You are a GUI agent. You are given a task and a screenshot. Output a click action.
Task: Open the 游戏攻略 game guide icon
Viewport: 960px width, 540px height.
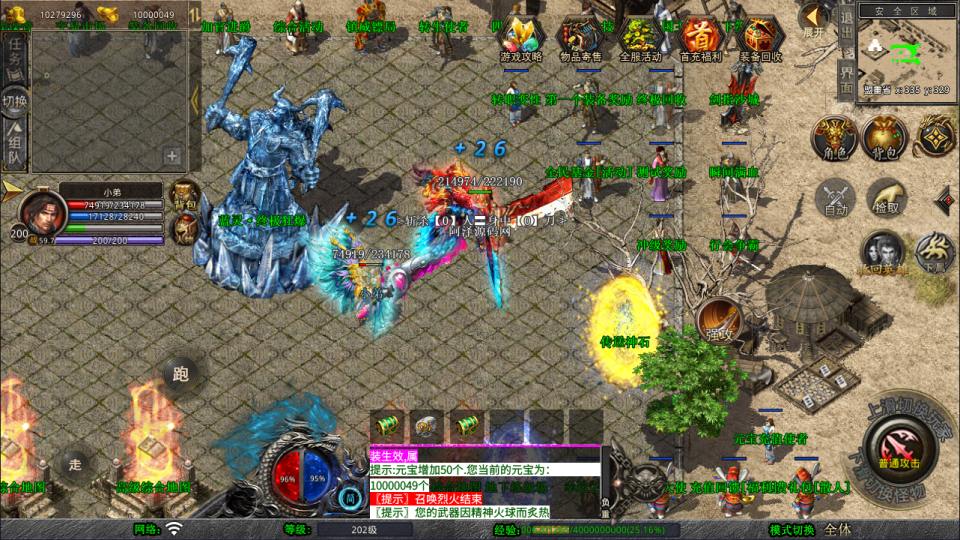click(521, 39)
